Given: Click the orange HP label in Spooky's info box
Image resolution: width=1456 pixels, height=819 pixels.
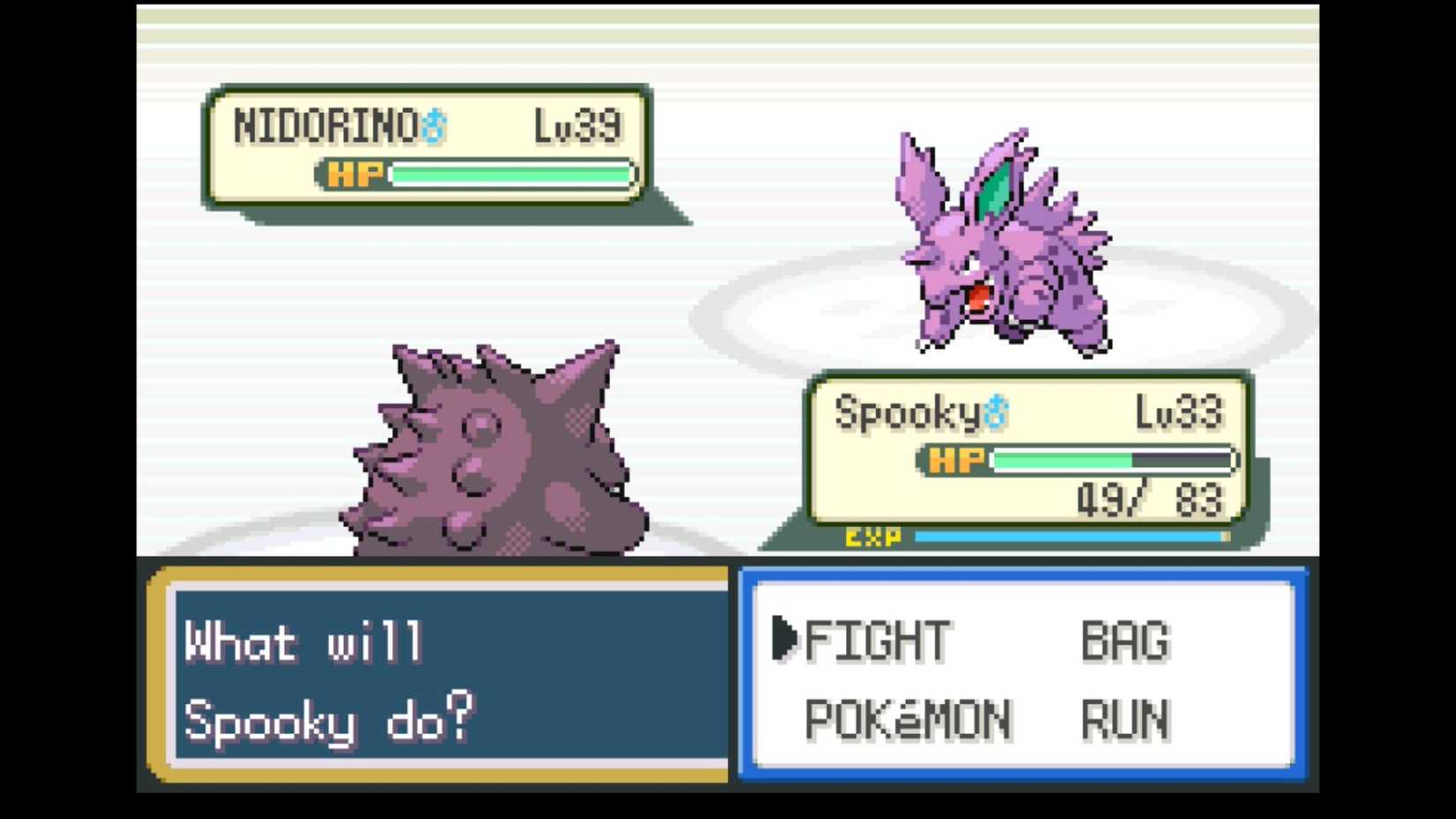Looking at the screenshot, I should 956,459.
